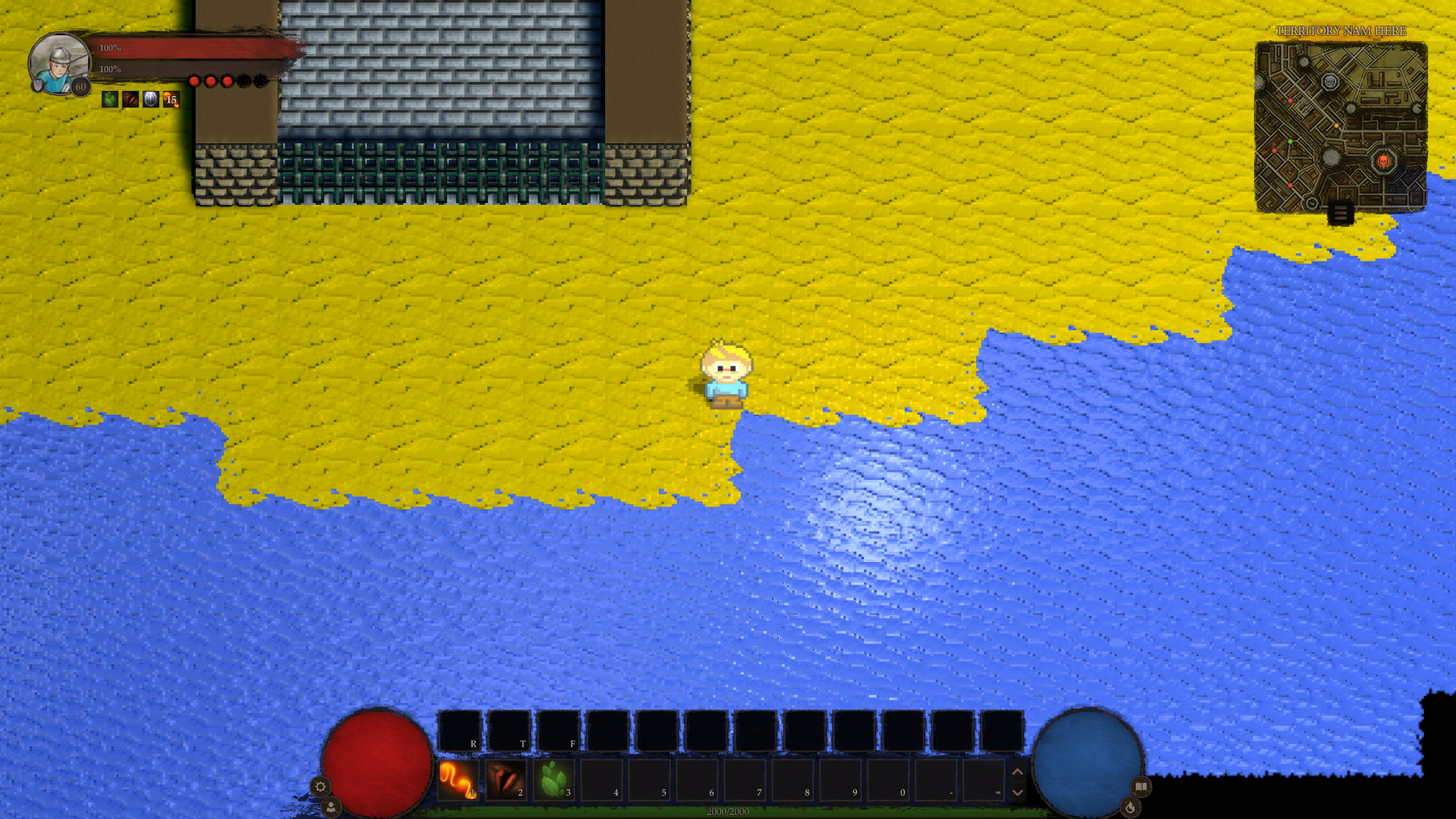This screenshot has width=1456, height=819.
Task: Toggle the first red orb indicator under the health bar
Action: tap(195, 81)
